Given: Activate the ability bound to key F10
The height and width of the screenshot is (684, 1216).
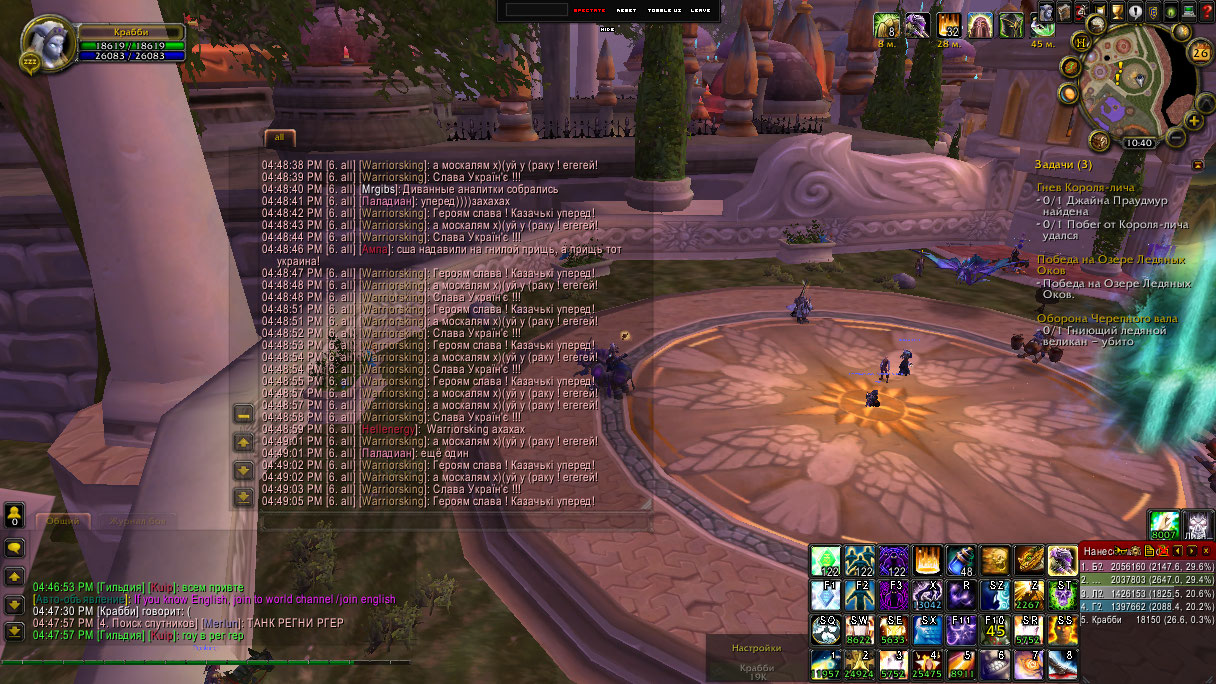Looking at the screenshot, I should pos(995,629).
